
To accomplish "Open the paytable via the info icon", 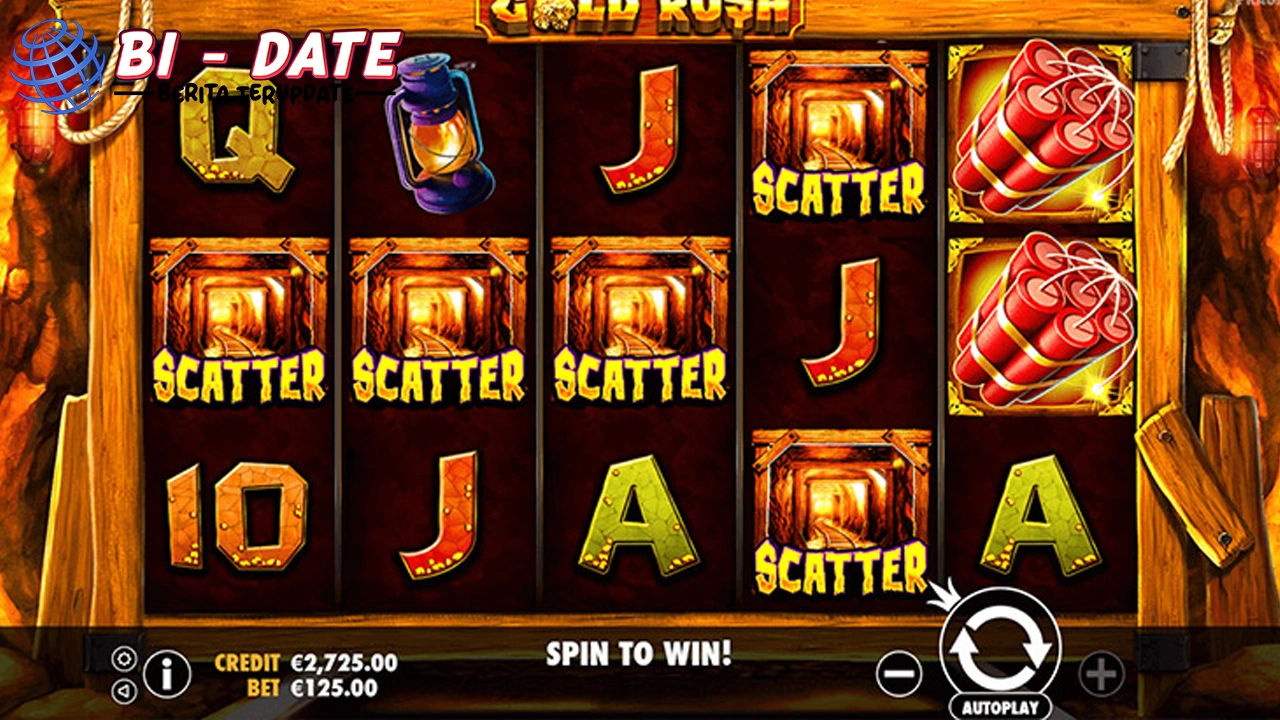I will coord(167,673).
